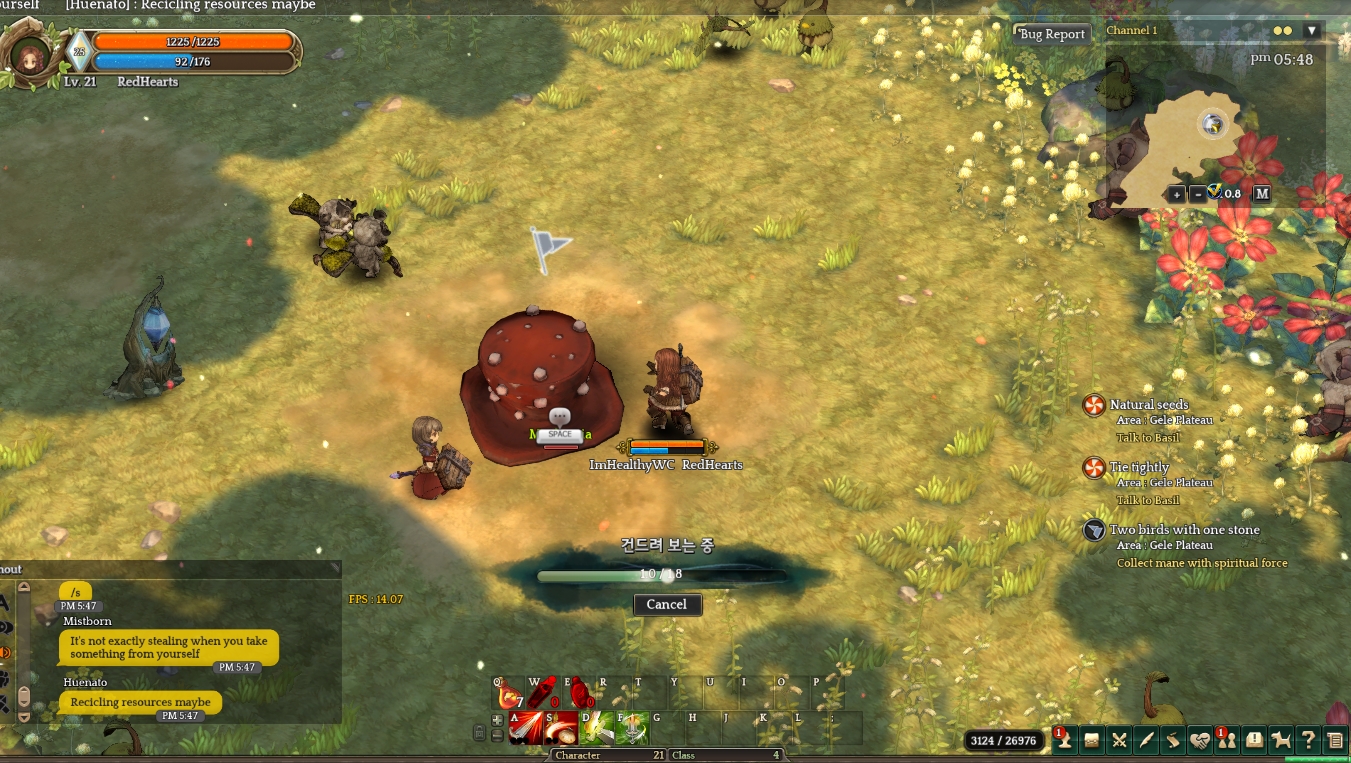Viewport: 1351px width, 763px height.
Task: Click RedHearts character portrait
Action: (x=29, y=54)
